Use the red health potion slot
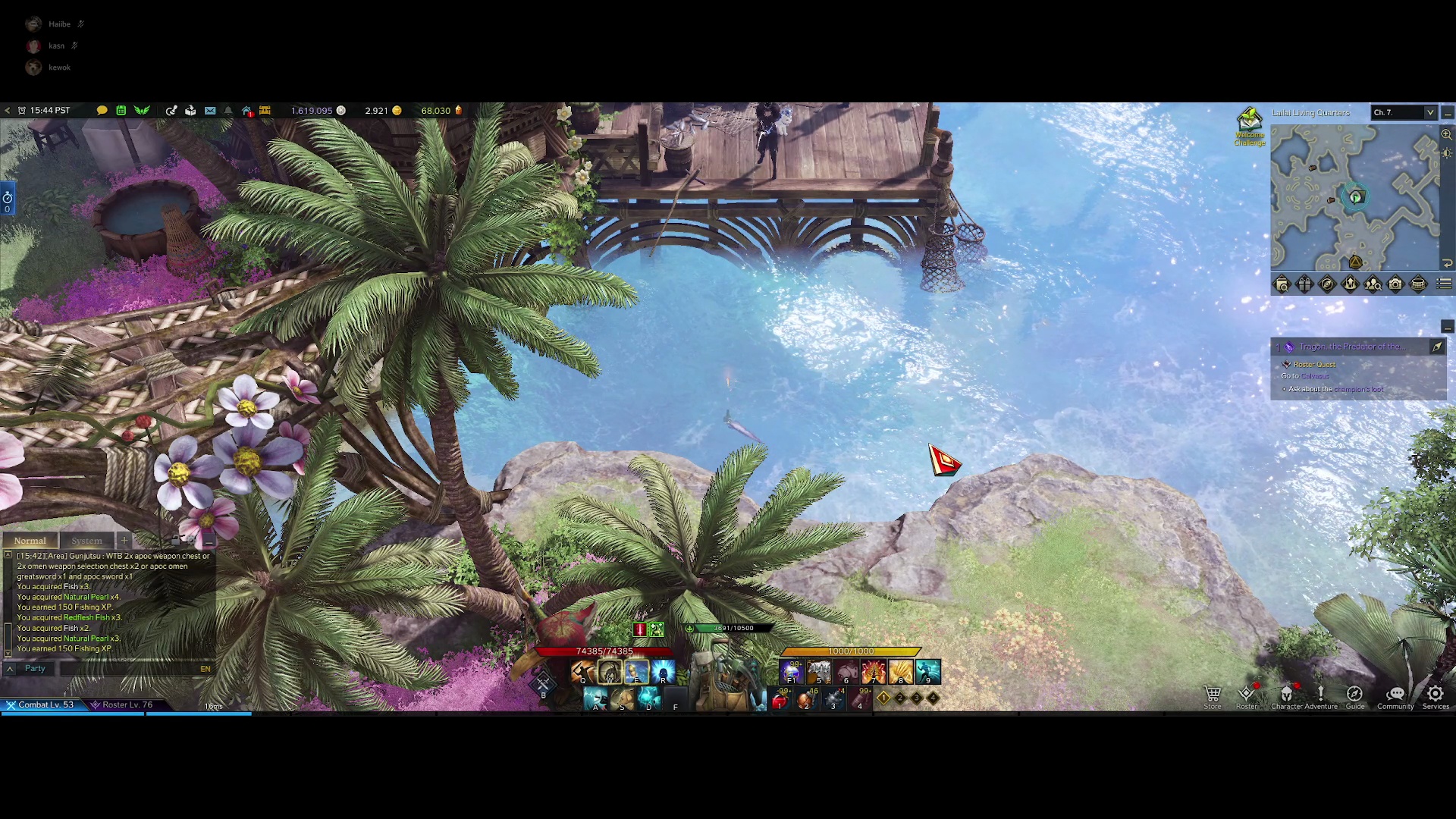The width and height of the screenshot is (1456, 819). pyautogui.click(x=780, y=701)
